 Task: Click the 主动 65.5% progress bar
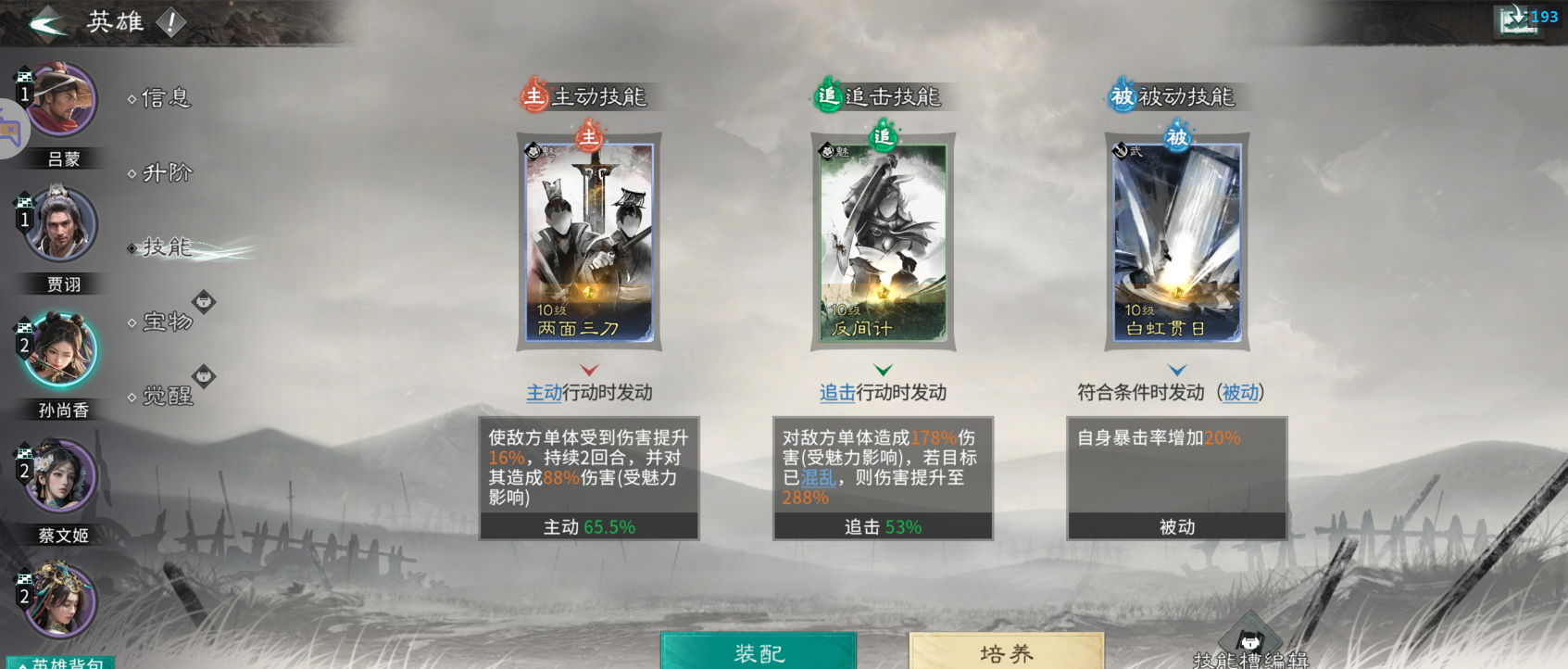(x=588, y=526)
